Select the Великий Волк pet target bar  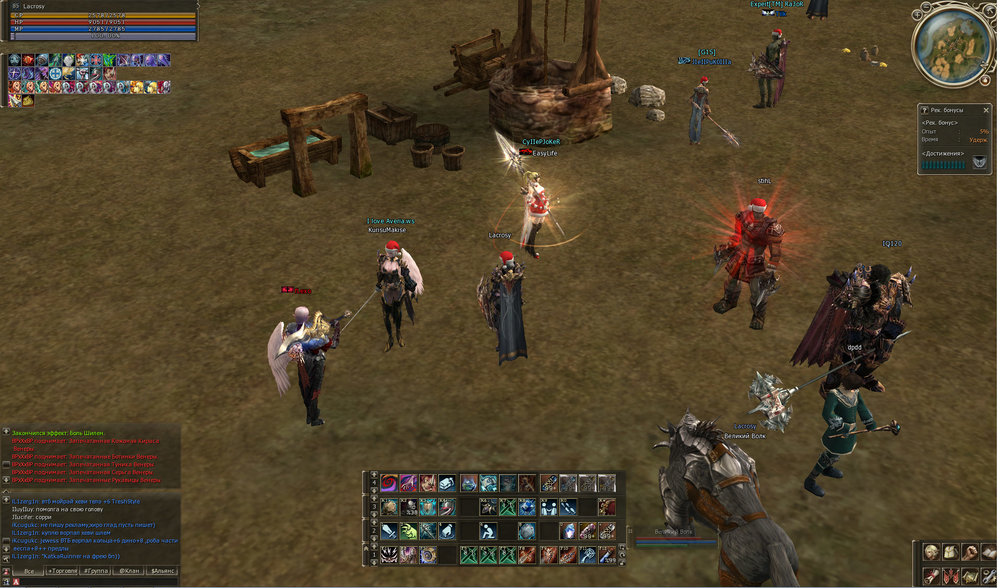675,538
